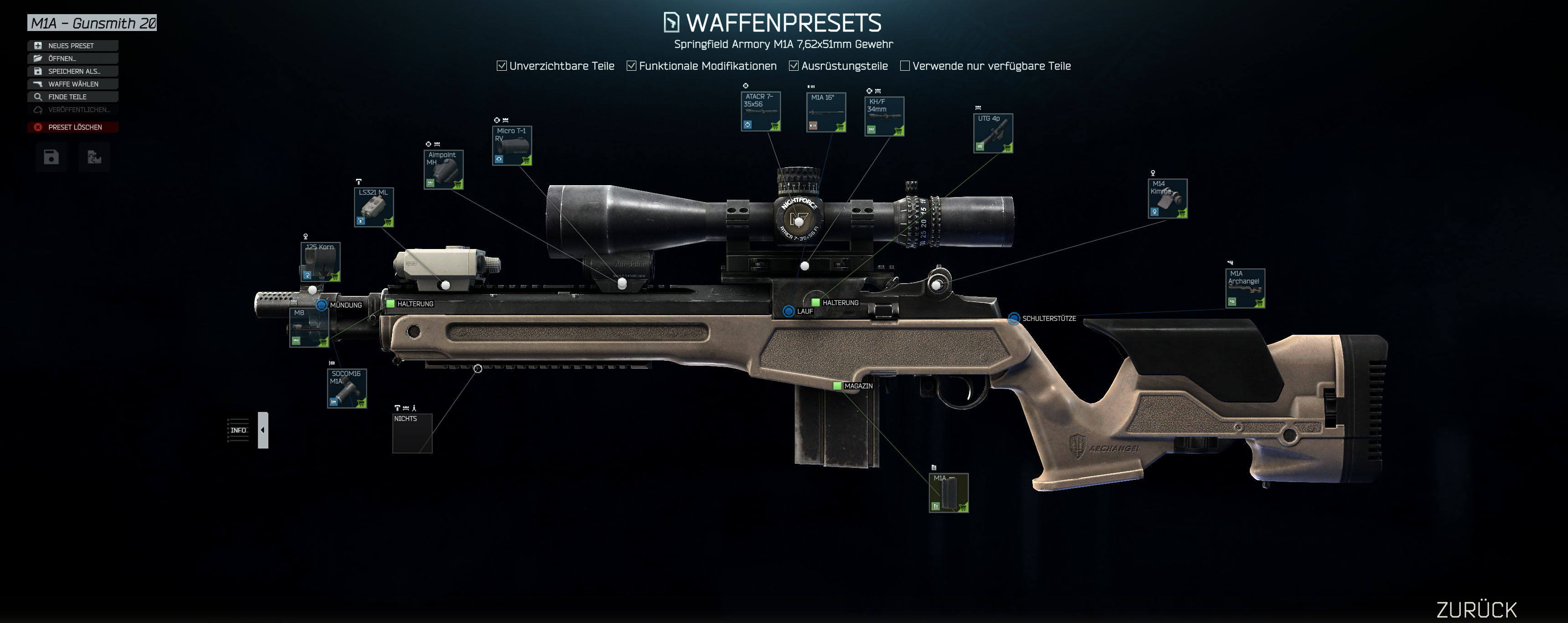Go back with ZURÜCK
This screenshot has height=623, width=1568.
point(1476,610)
